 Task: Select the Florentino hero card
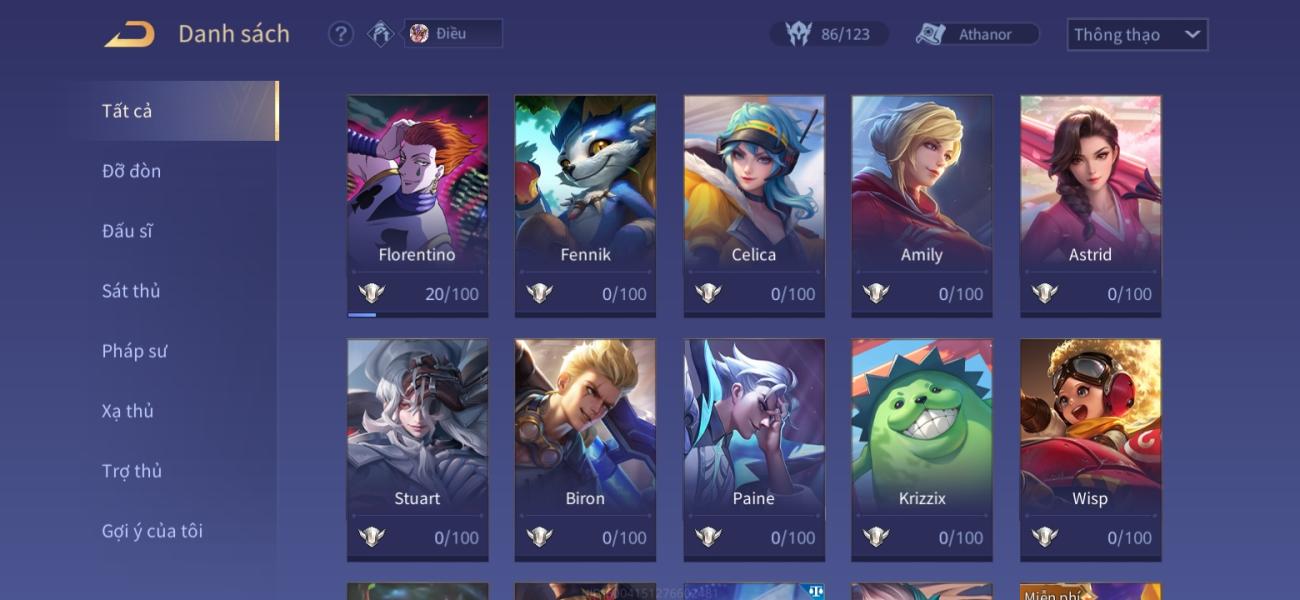coord(417,205)
